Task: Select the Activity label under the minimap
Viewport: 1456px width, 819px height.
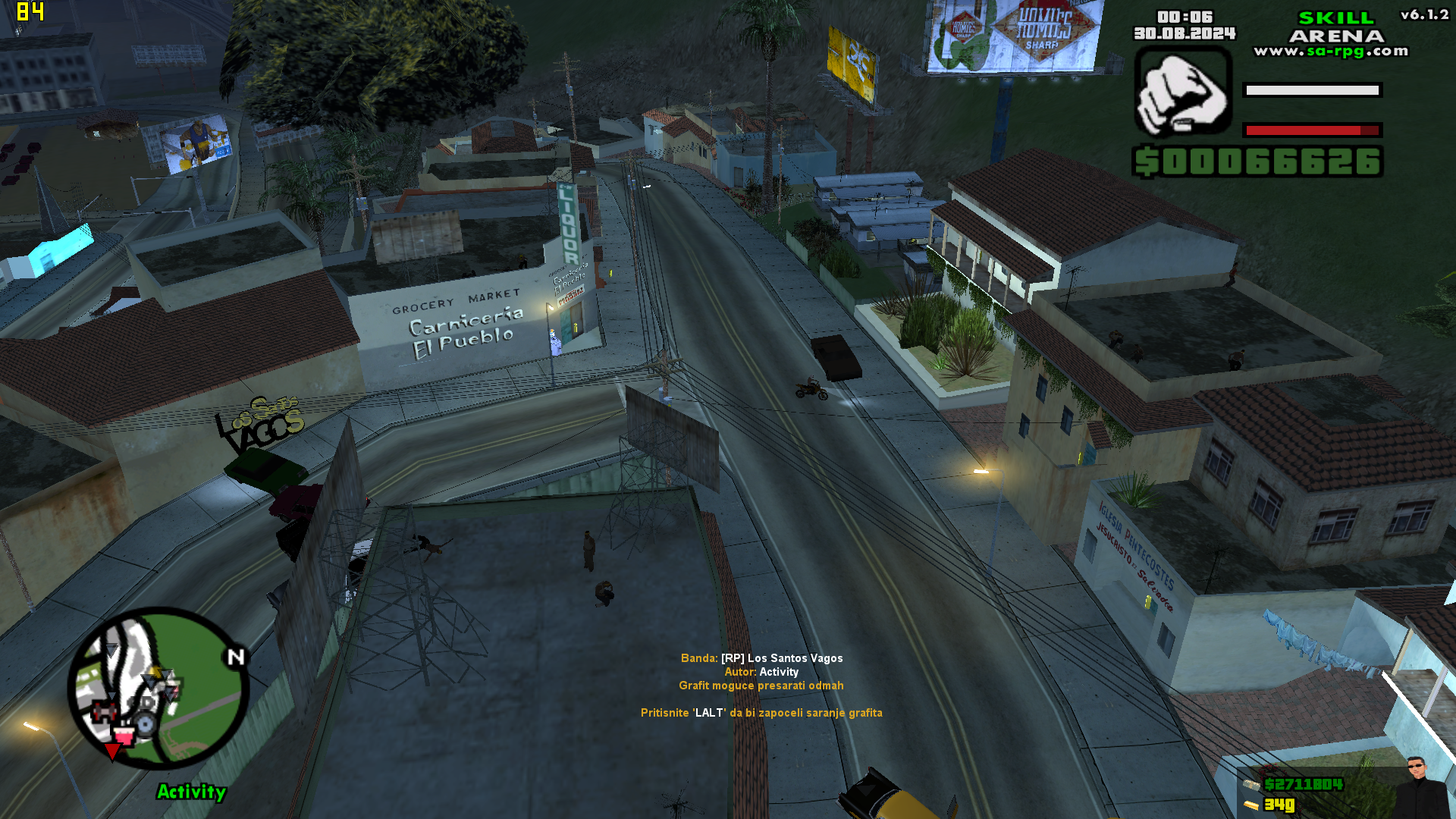Action: point(191,792)
